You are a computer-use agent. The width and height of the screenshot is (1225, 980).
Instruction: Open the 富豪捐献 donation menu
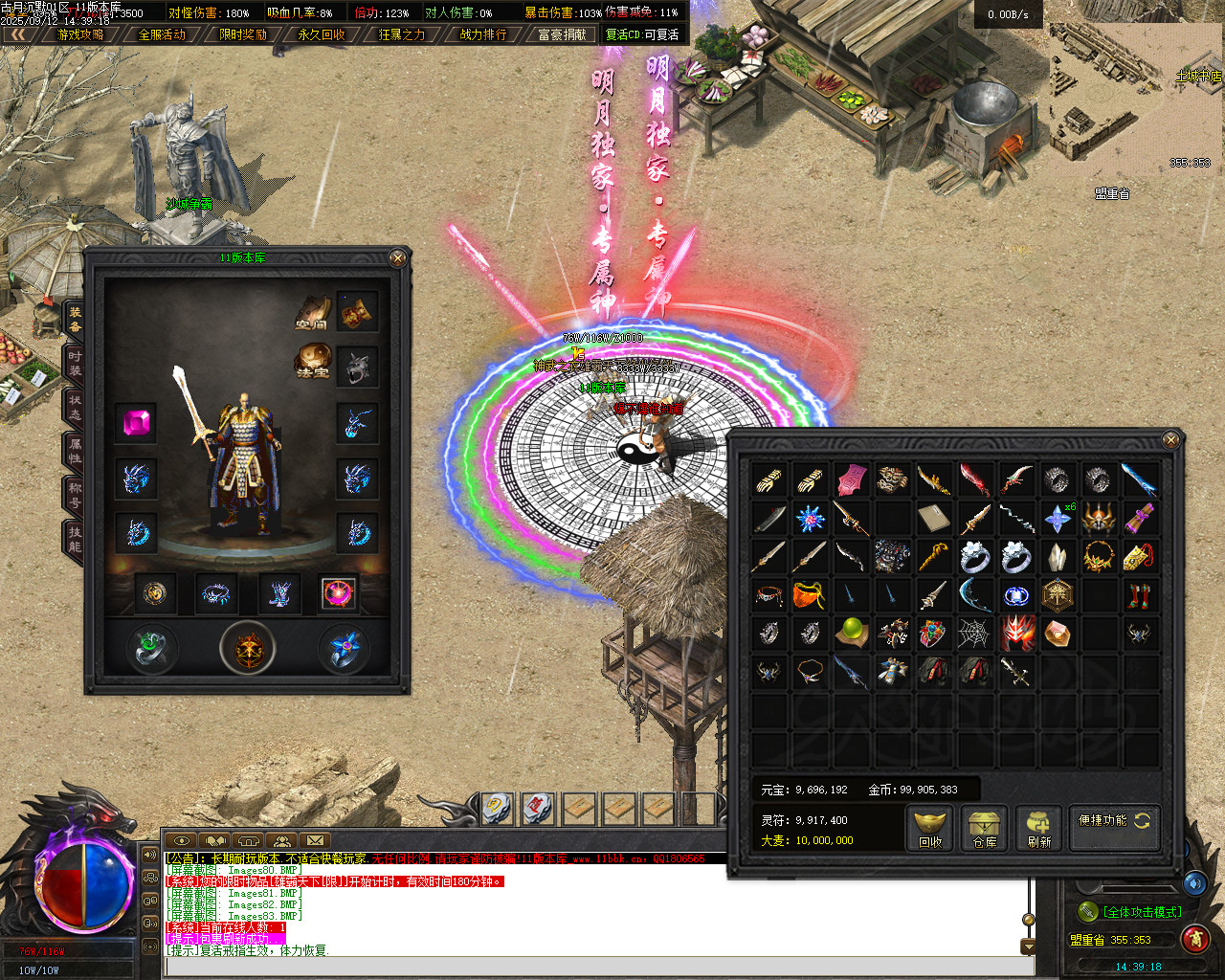562,34
